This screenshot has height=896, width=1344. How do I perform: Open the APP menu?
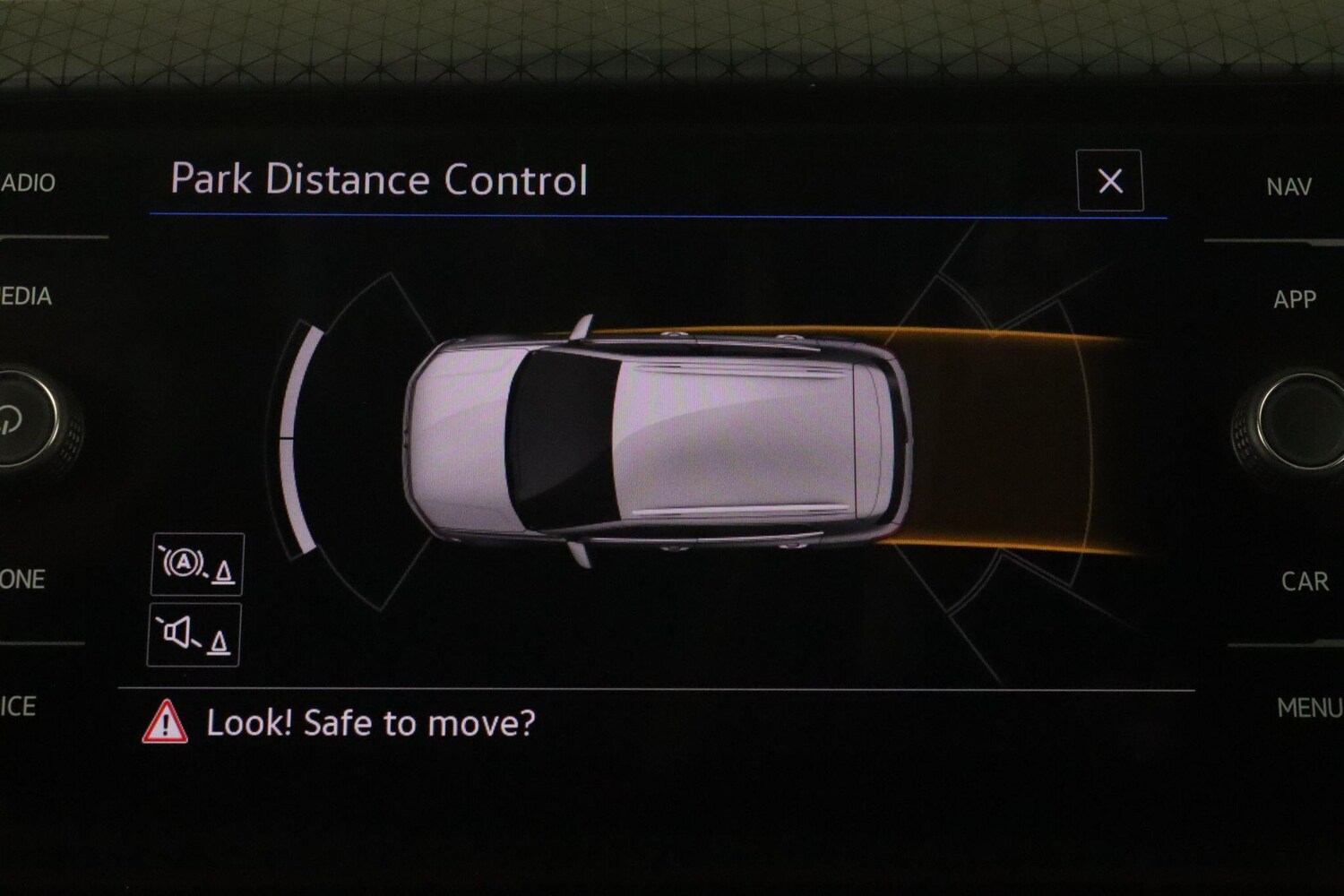tap(1294, 299)
